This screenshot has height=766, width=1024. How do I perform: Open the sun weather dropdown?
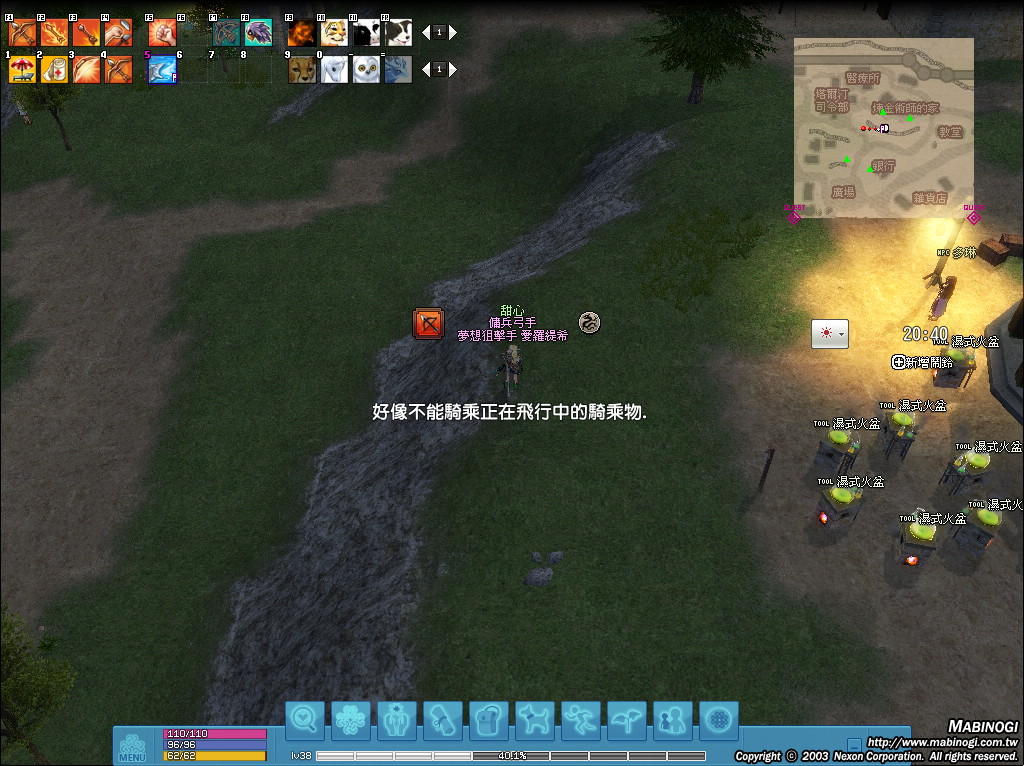pos(830,334)
